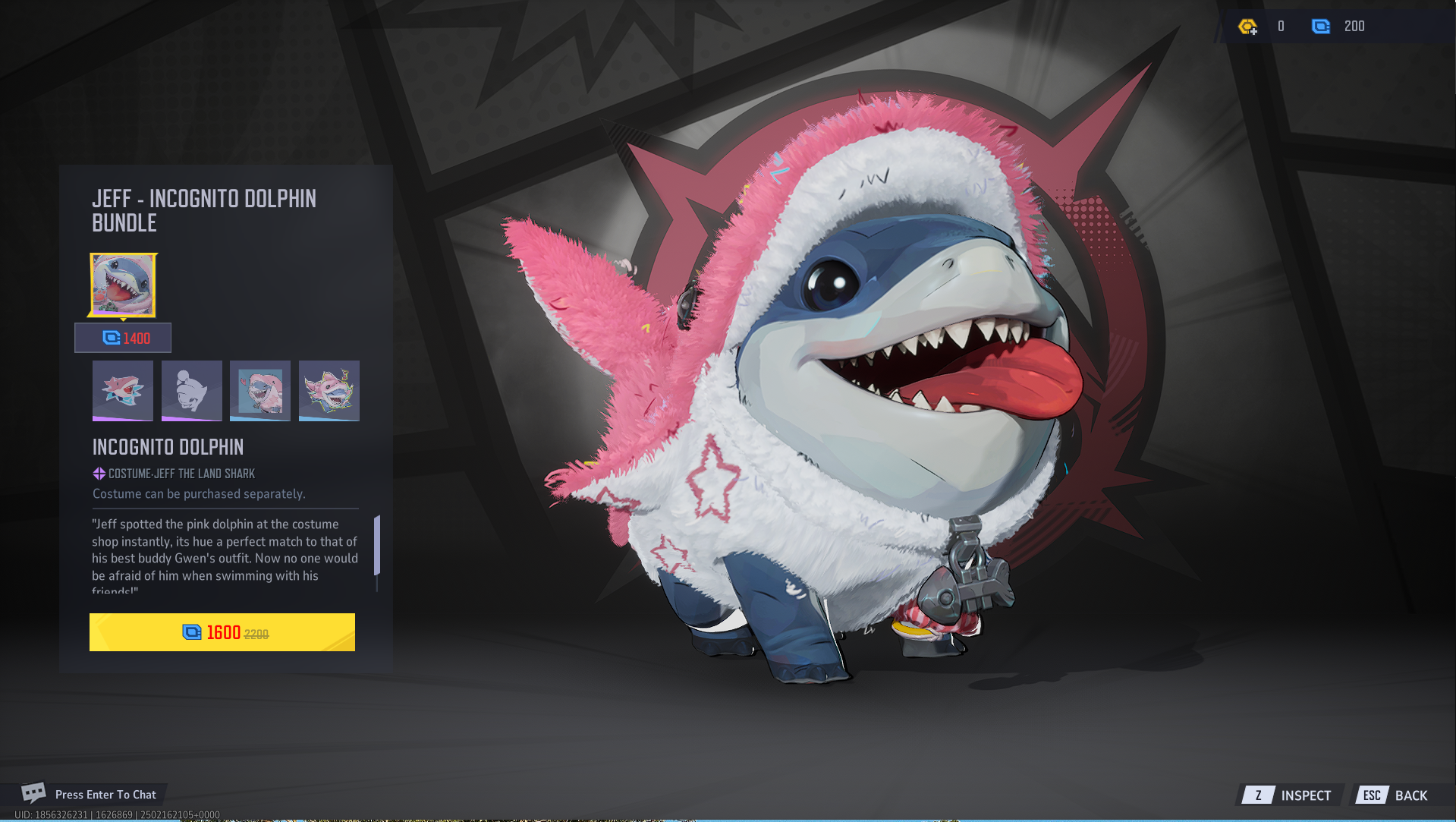Pick the framed pink shark portrait item

tap(260, 390)
